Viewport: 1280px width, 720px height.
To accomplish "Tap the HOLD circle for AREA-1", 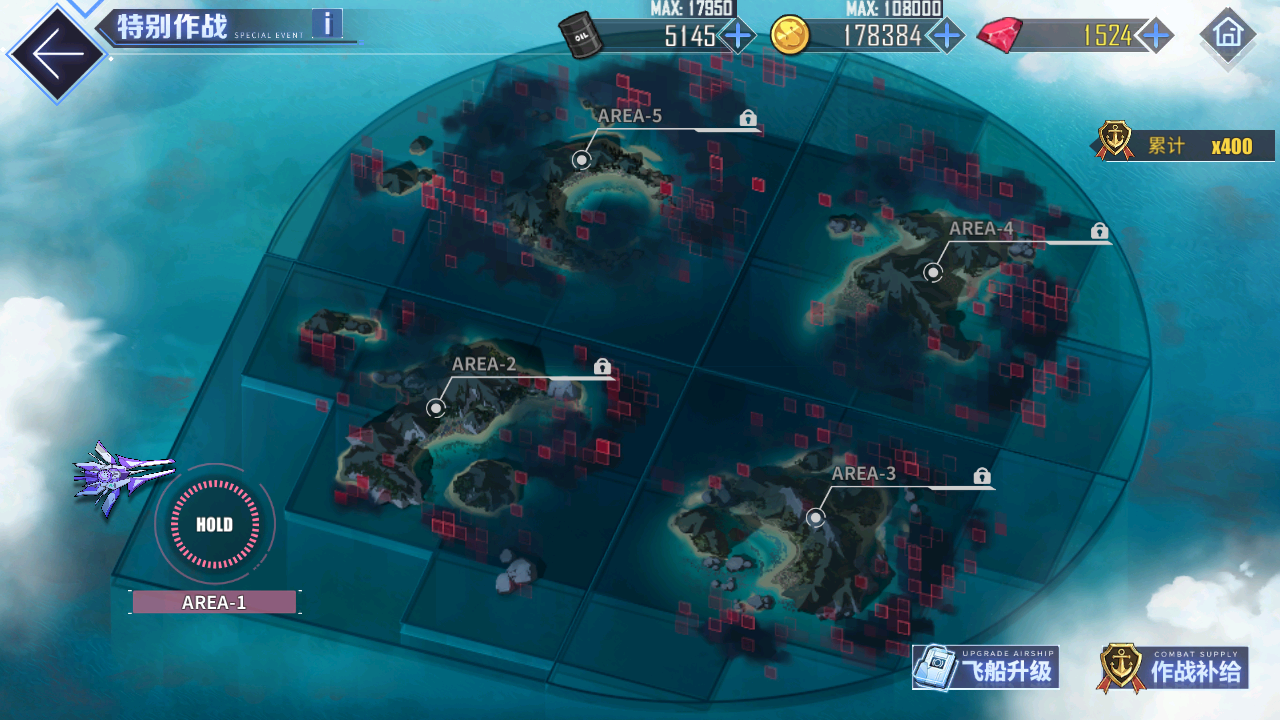I will click(x=214, y=524).
